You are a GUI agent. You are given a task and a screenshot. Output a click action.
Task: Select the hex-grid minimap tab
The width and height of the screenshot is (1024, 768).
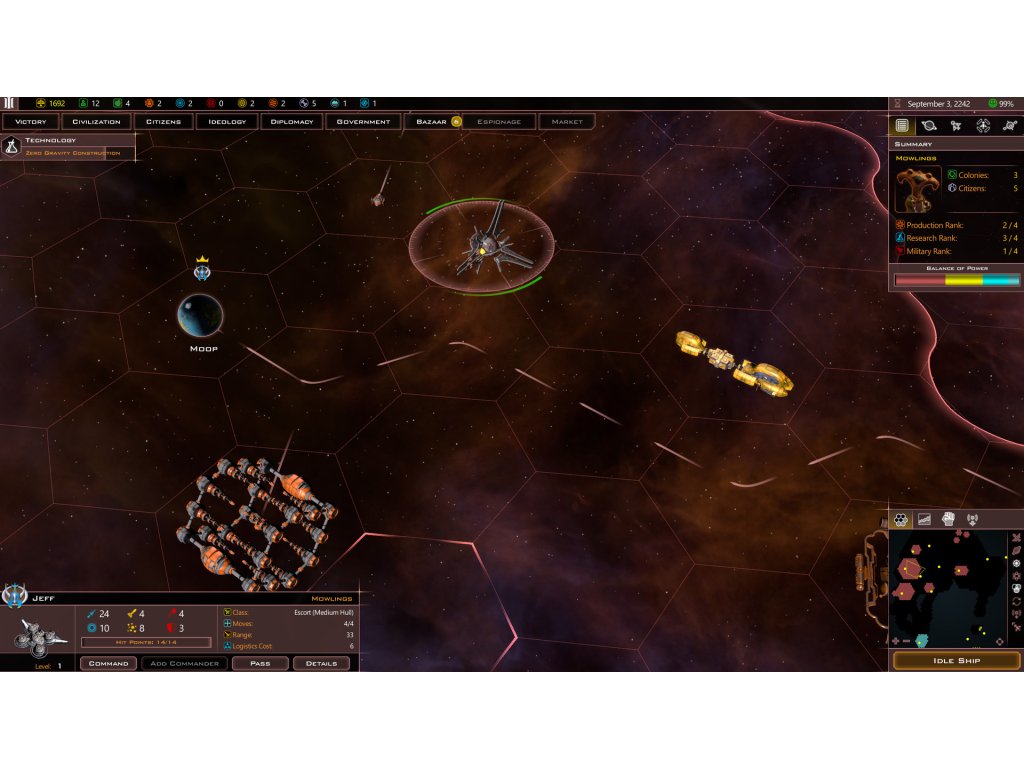click(x=901, y=519)
